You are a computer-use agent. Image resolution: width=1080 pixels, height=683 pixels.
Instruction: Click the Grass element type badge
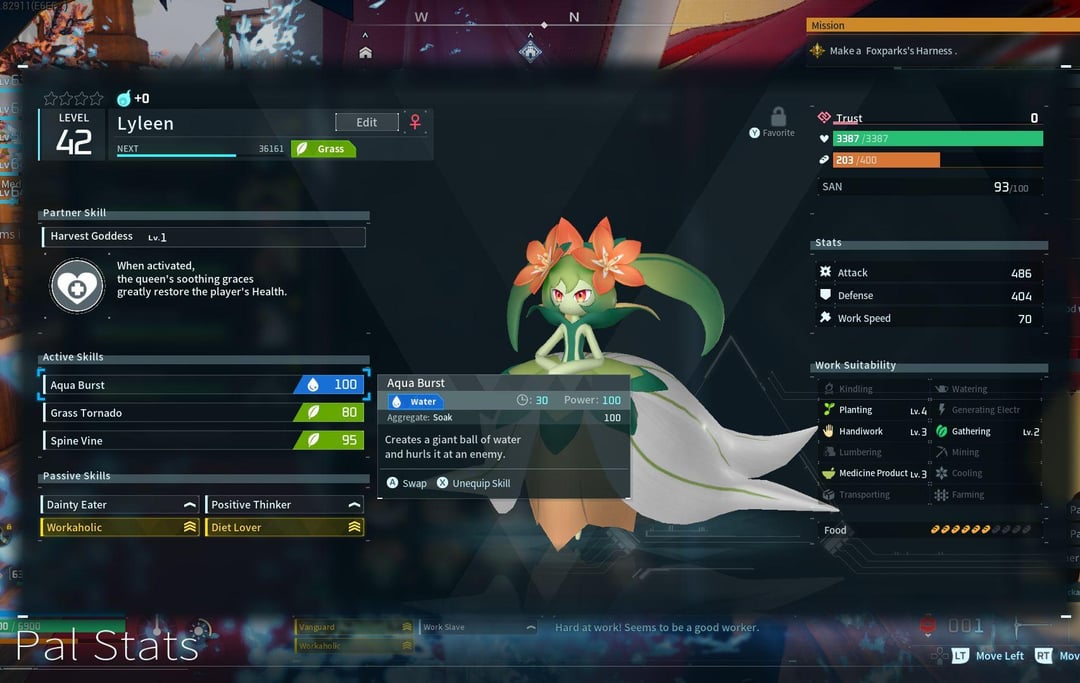coord(324,149)
